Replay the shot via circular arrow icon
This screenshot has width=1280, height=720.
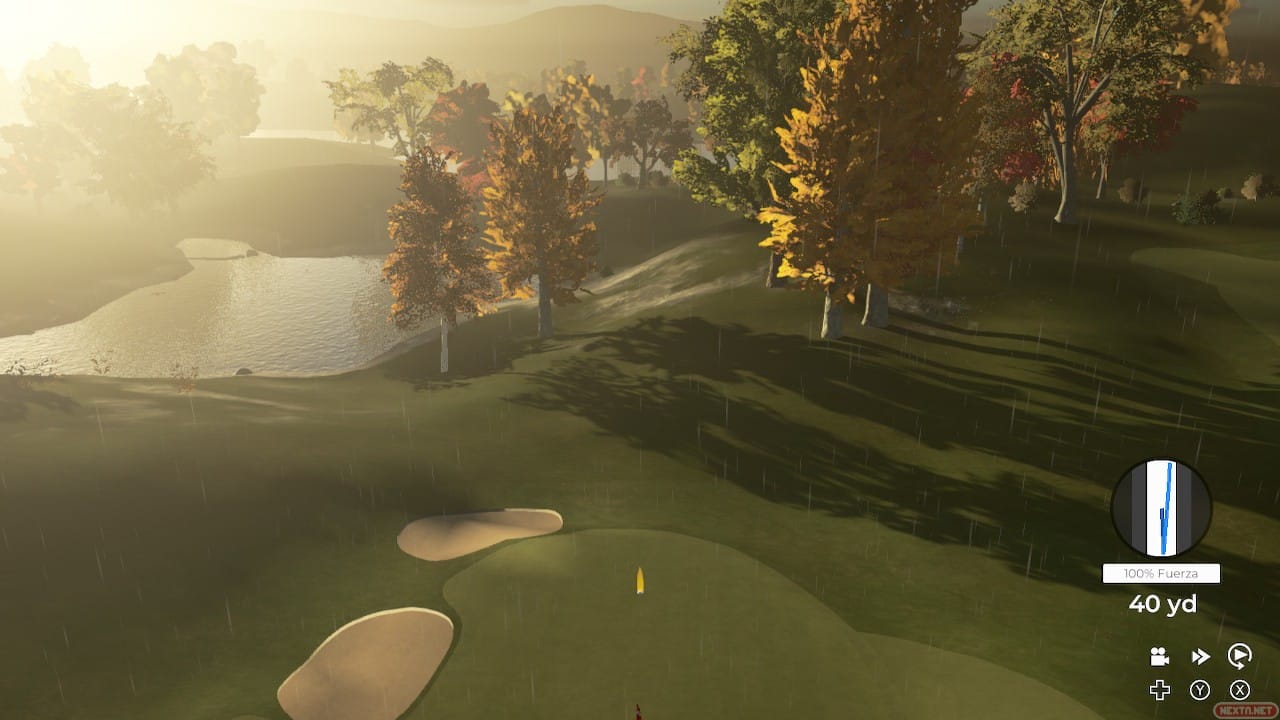click(x=1239, y=656)
